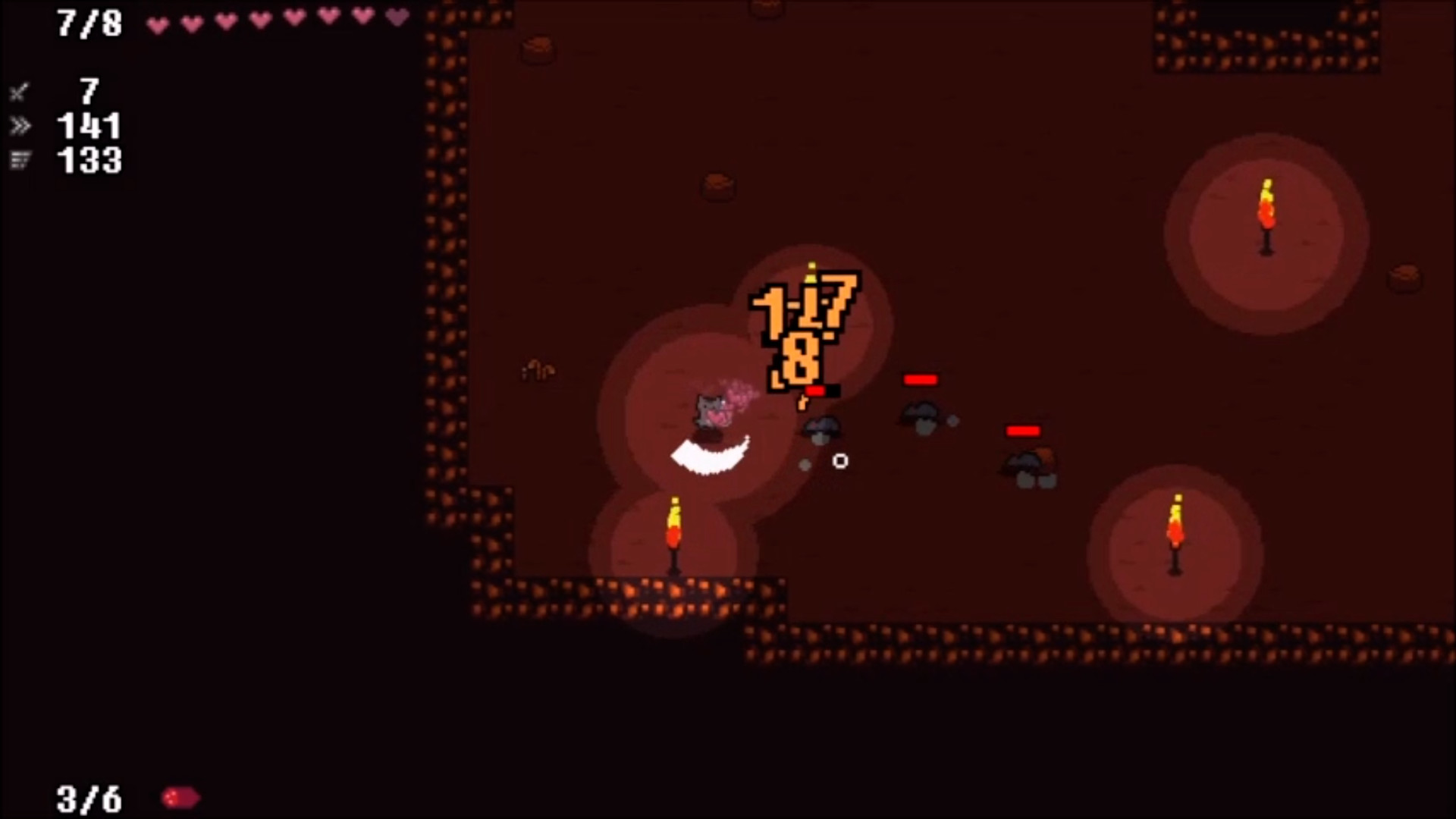Click the 7/8 health counter text
The image size is (1456, 819).
tap(89, 24)
